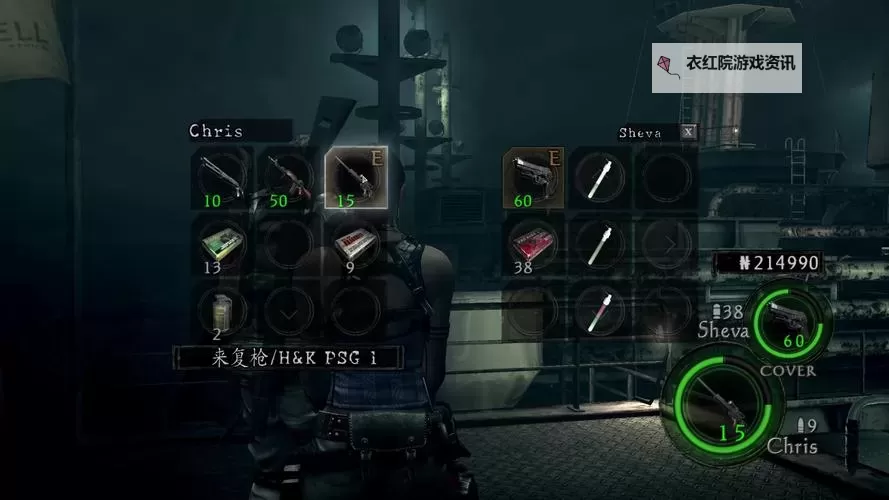Click Chris's empty slot marked with down arrow
This screenshot has height=500, width=889.
tap(288, 310)
